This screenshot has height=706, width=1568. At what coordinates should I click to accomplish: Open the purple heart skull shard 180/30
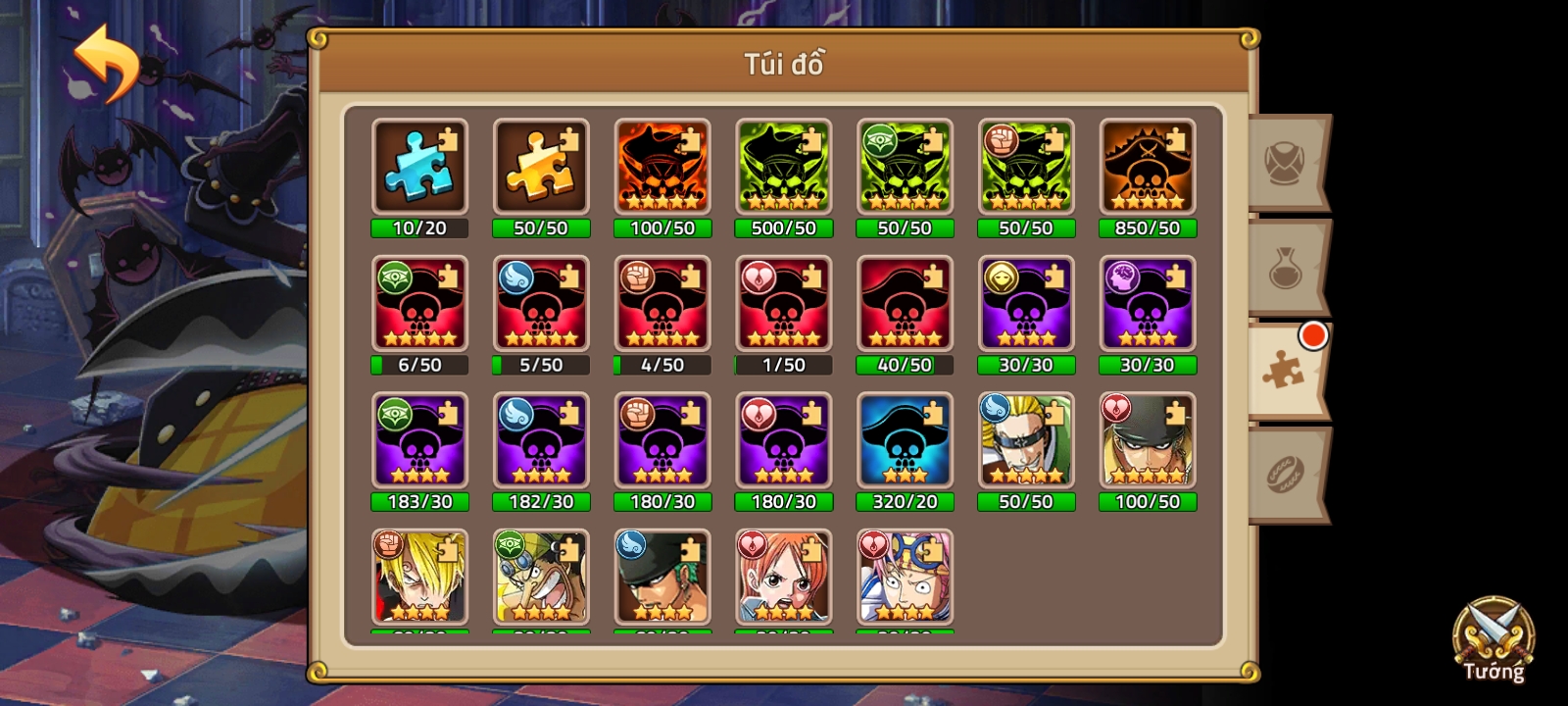[783, 440]
